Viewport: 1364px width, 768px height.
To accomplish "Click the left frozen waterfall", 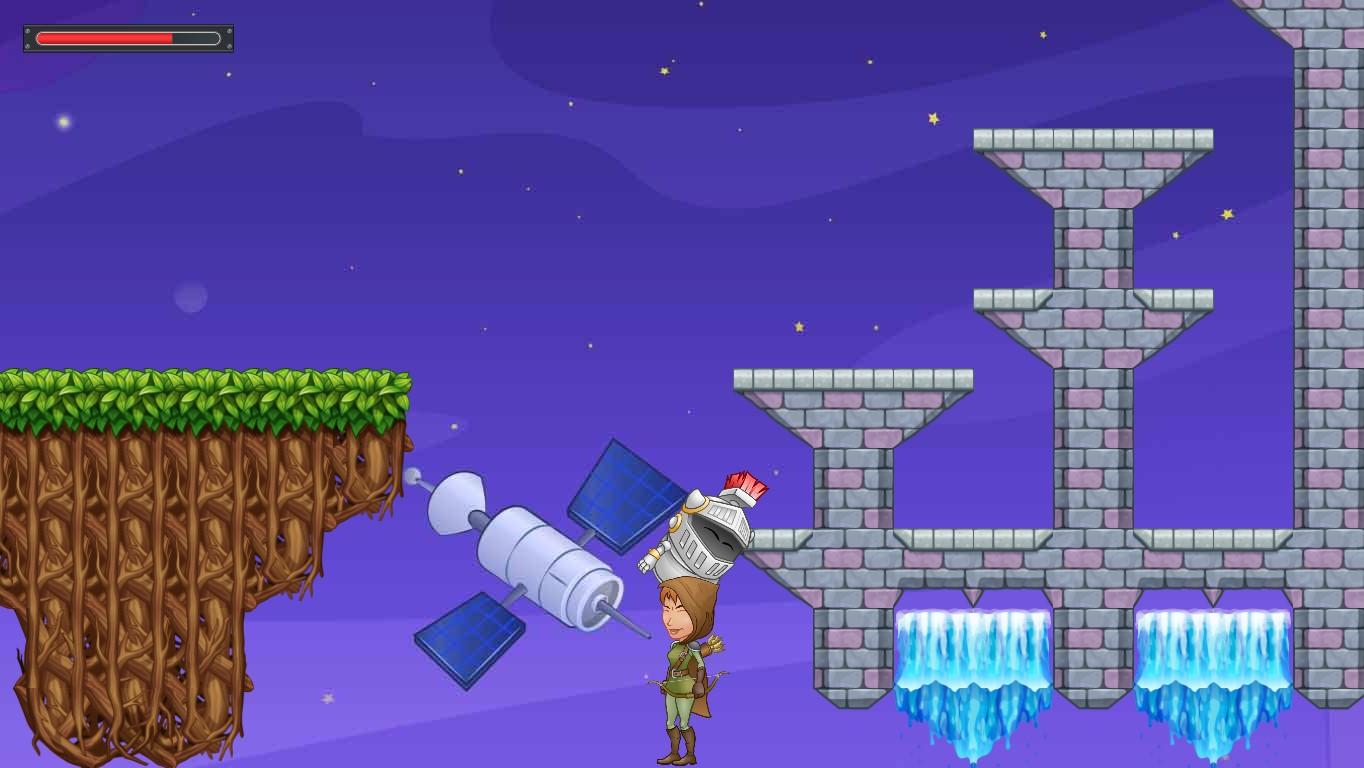I will (x=975, y=660).
